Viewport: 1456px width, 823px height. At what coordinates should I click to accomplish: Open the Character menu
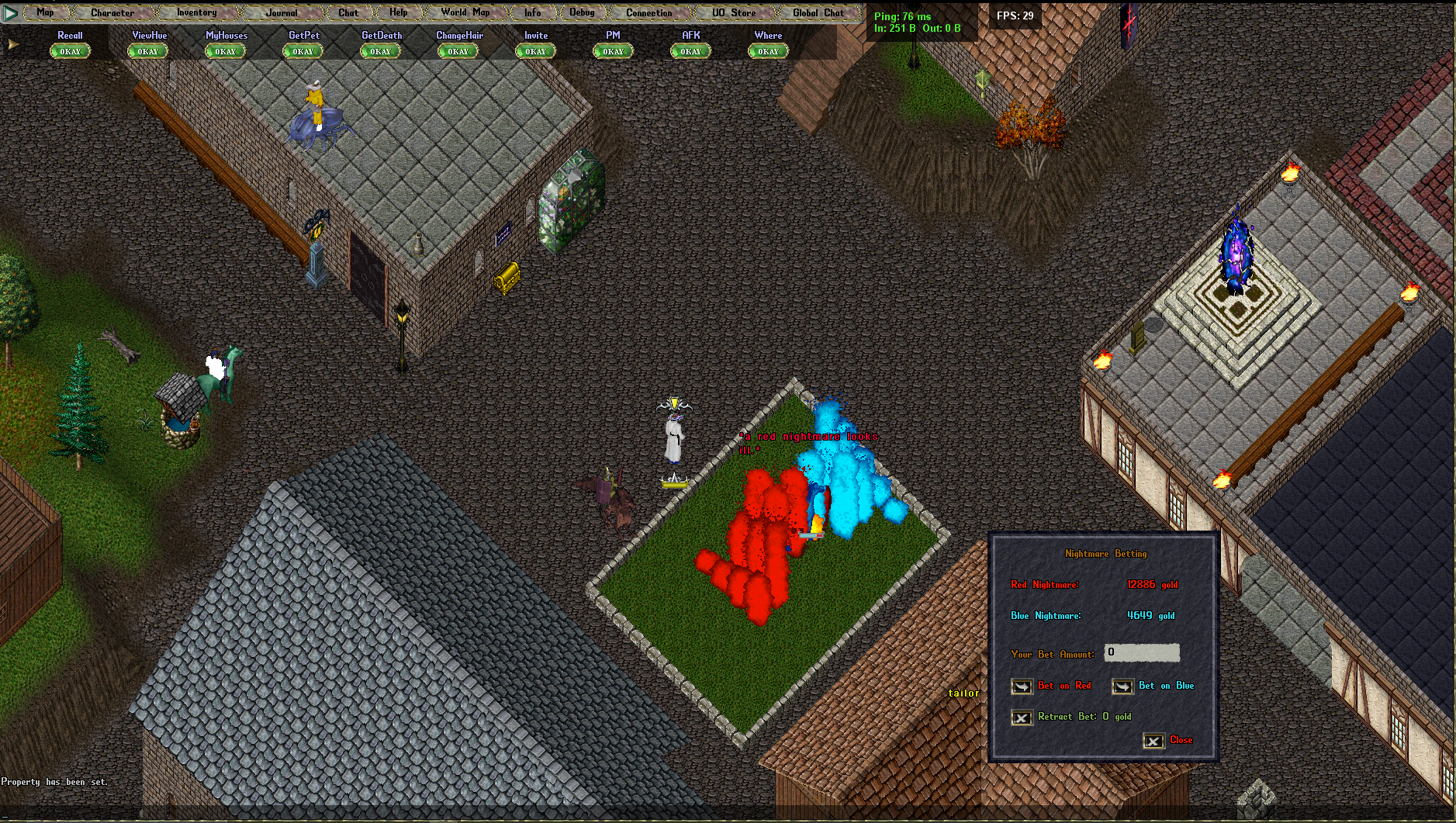[112, 12]
